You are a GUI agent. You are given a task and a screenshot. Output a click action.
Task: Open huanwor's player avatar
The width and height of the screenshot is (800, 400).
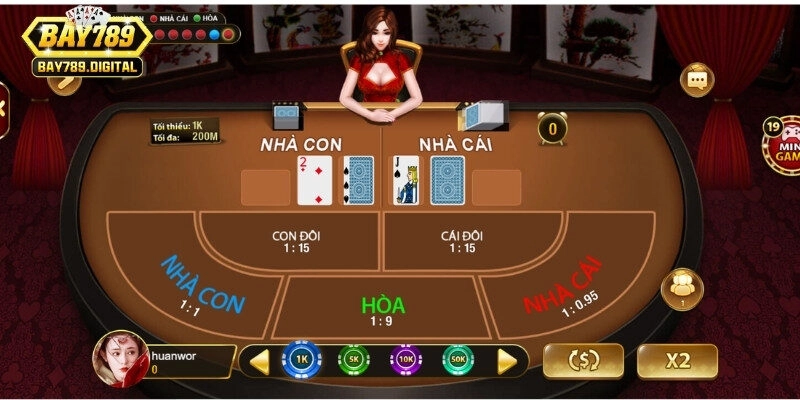coord(120,358)
